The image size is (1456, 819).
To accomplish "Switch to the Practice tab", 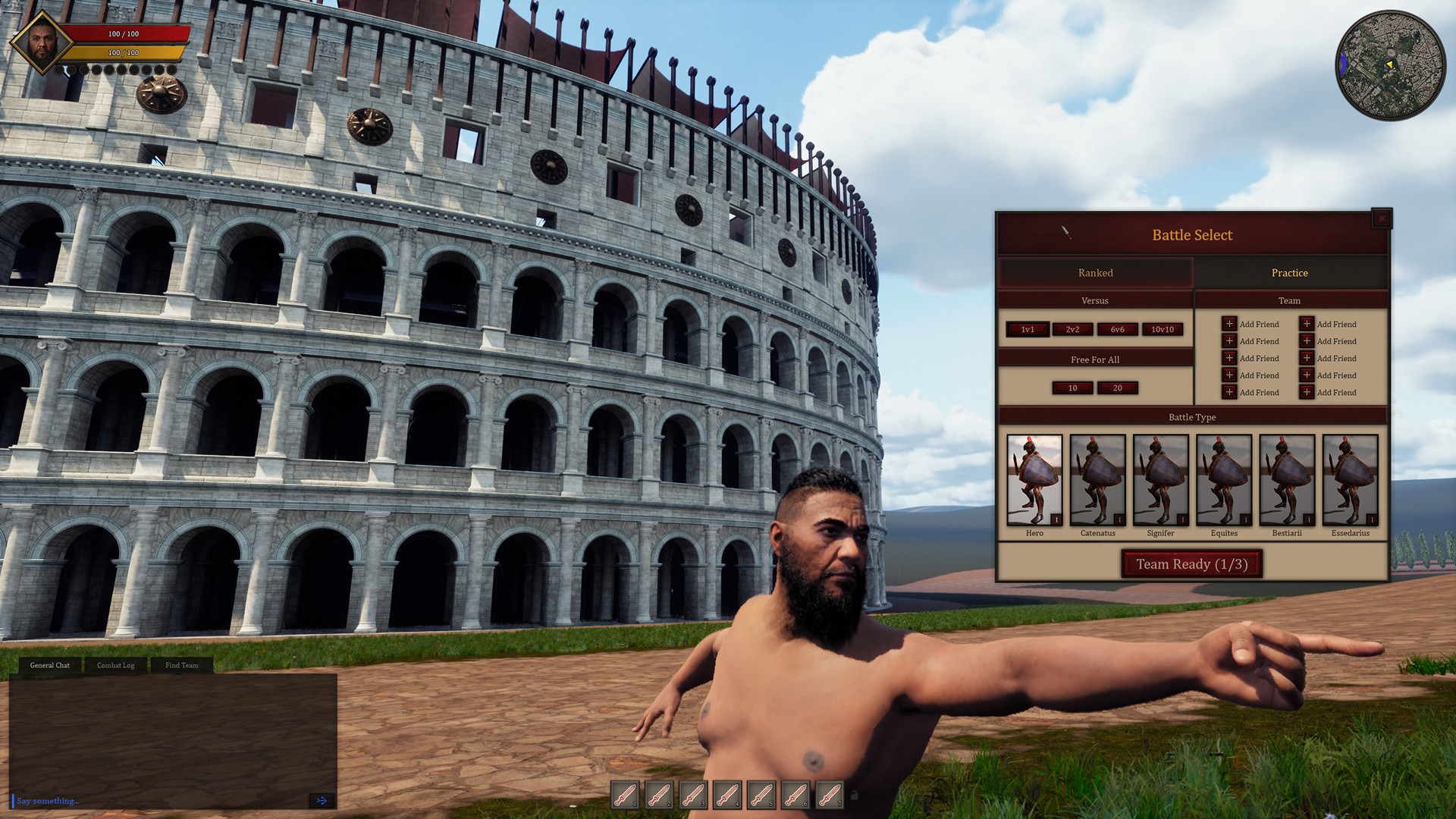I will click(1290, 272).
